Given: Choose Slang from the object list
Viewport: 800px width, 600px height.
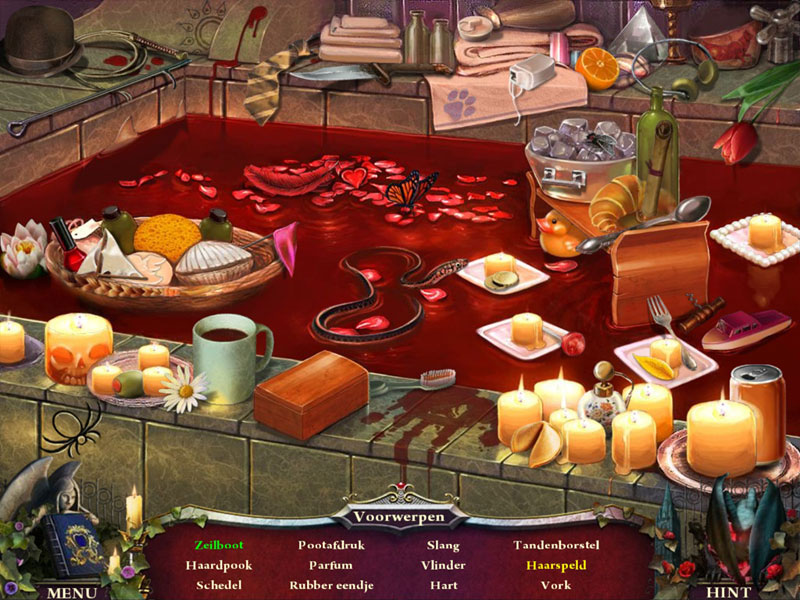Looking at the screenshot, I should 443,545.
